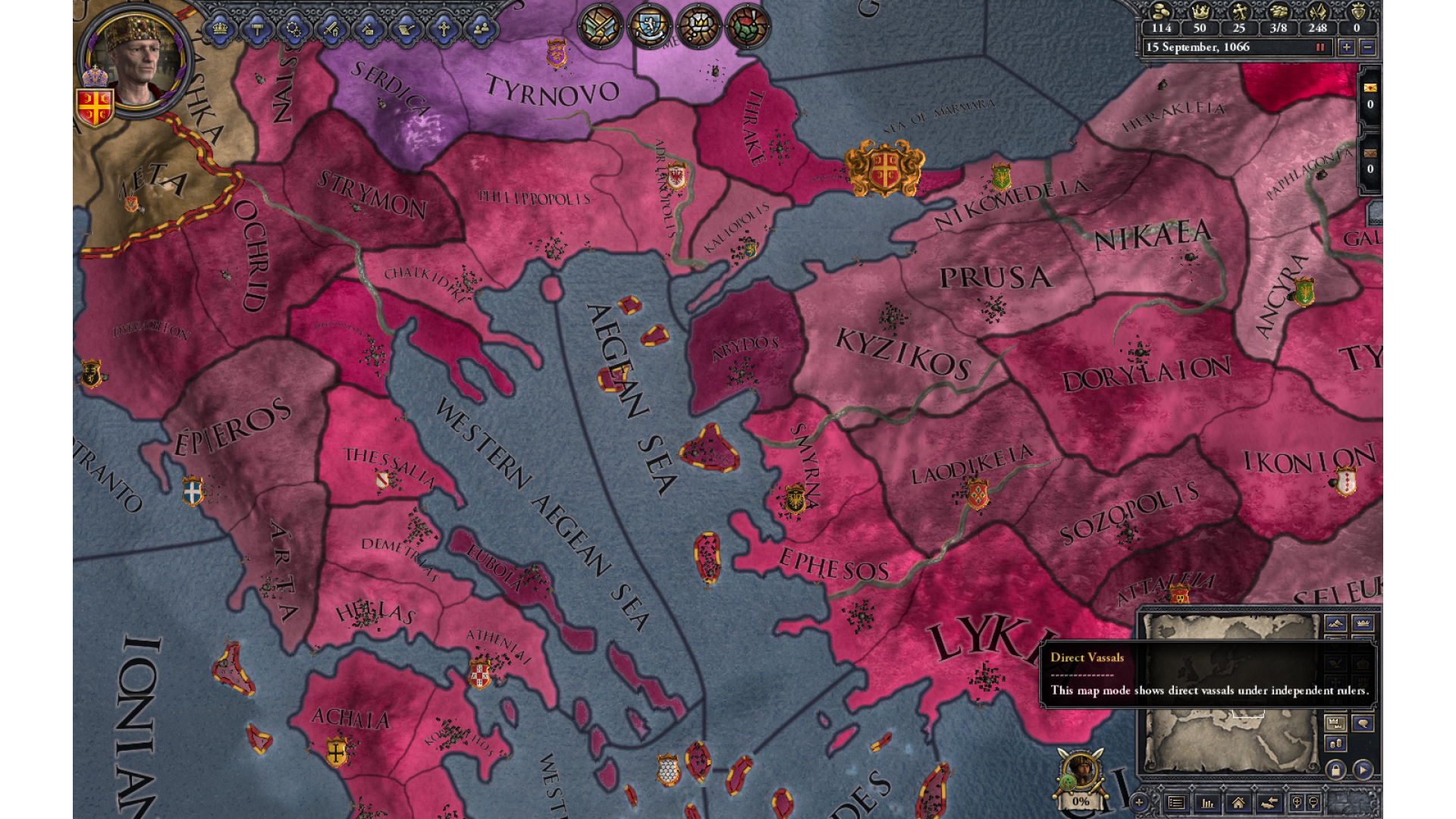Viewport: 1456px width, 819px height.
Task: Open the ledger bar-chart button
Action: [x=1207, y=802]
